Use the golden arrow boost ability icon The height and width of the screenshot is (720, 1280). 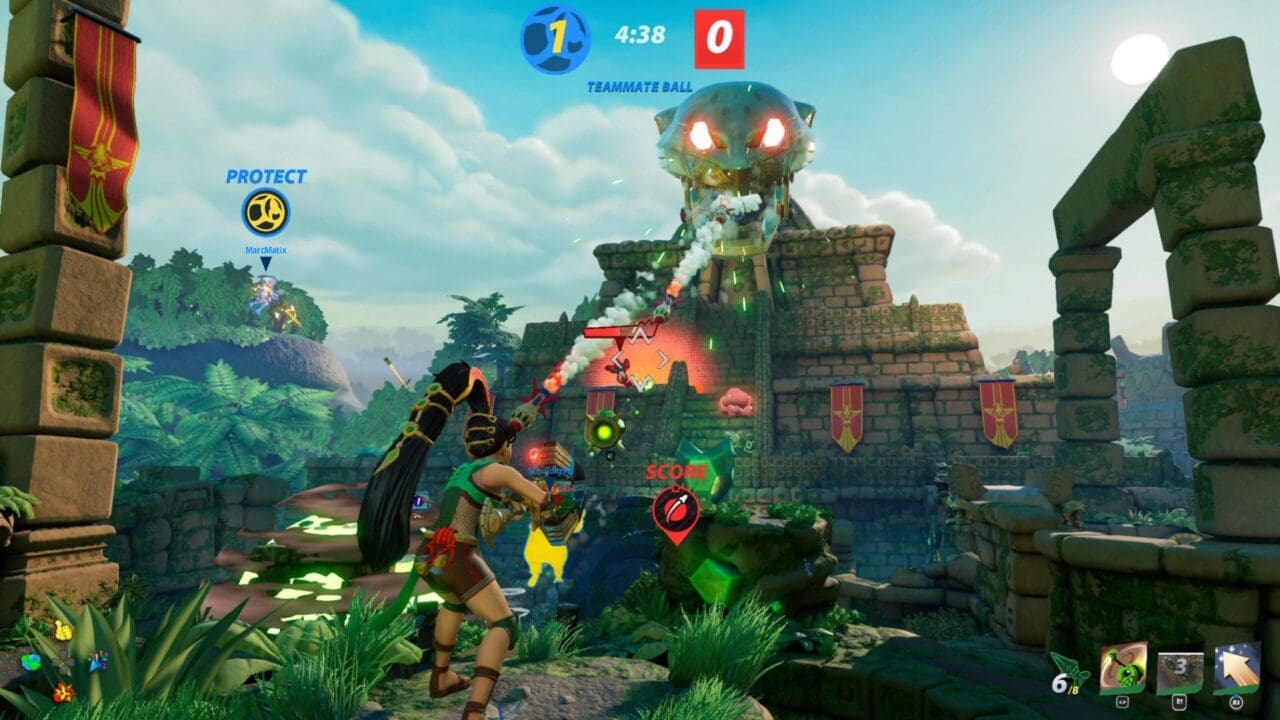pos(1235,666)
